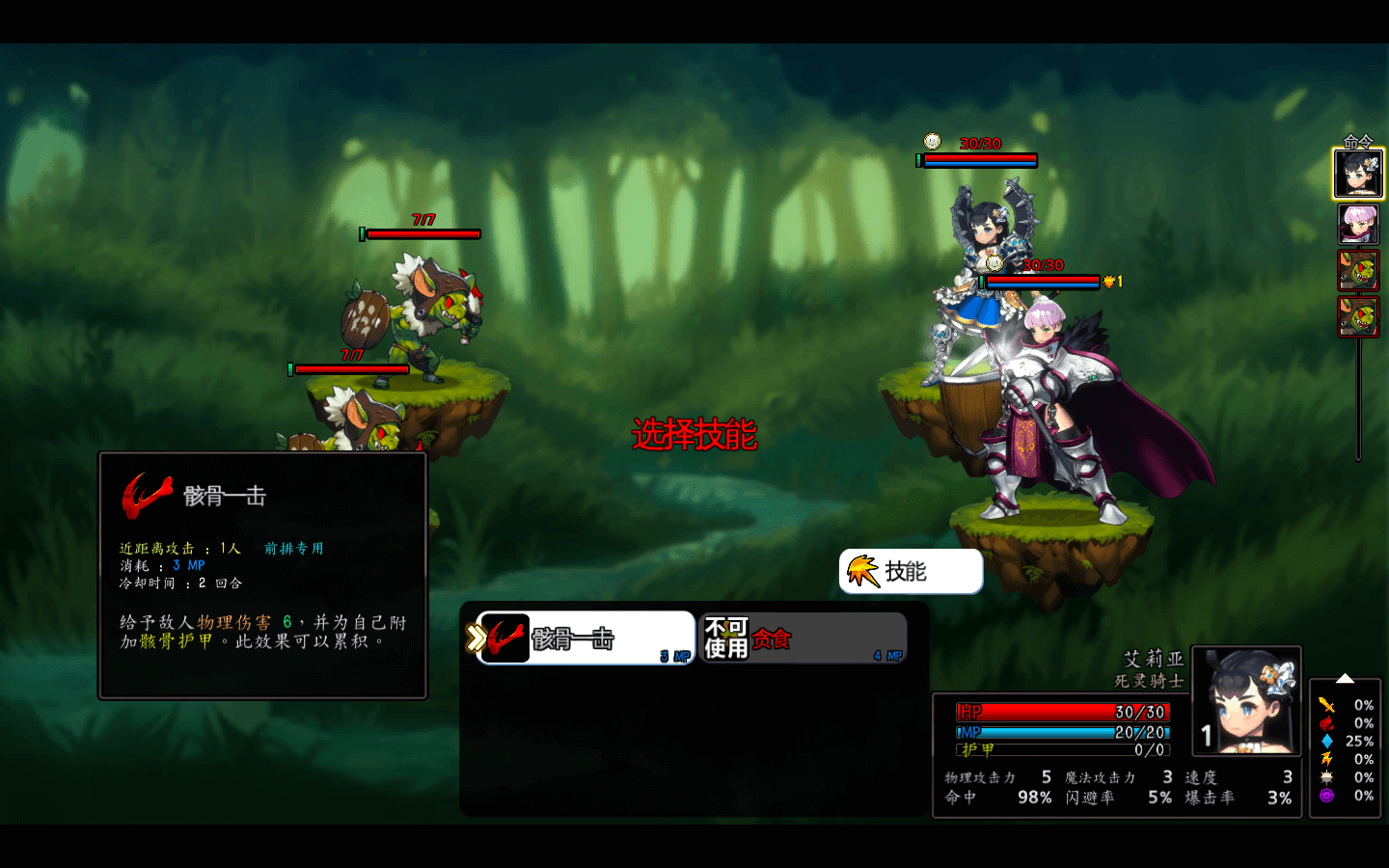The width and height of the screenshot is (1389, 868).
Task: Choose the disabled 贪食 skill entry
Action: [x=803, y=638]
